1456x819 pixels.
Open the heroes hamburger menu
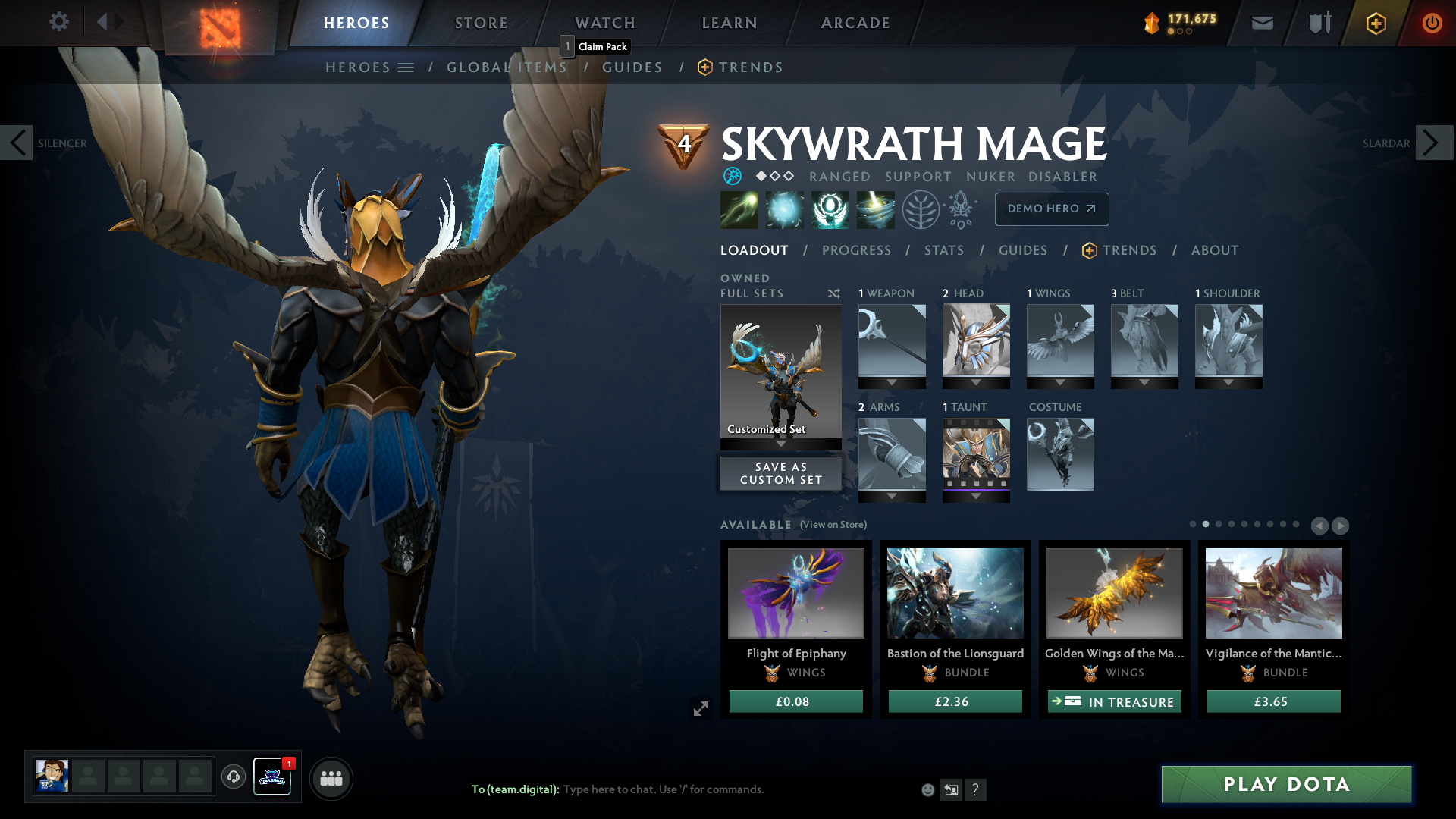[x=407, y=67]
